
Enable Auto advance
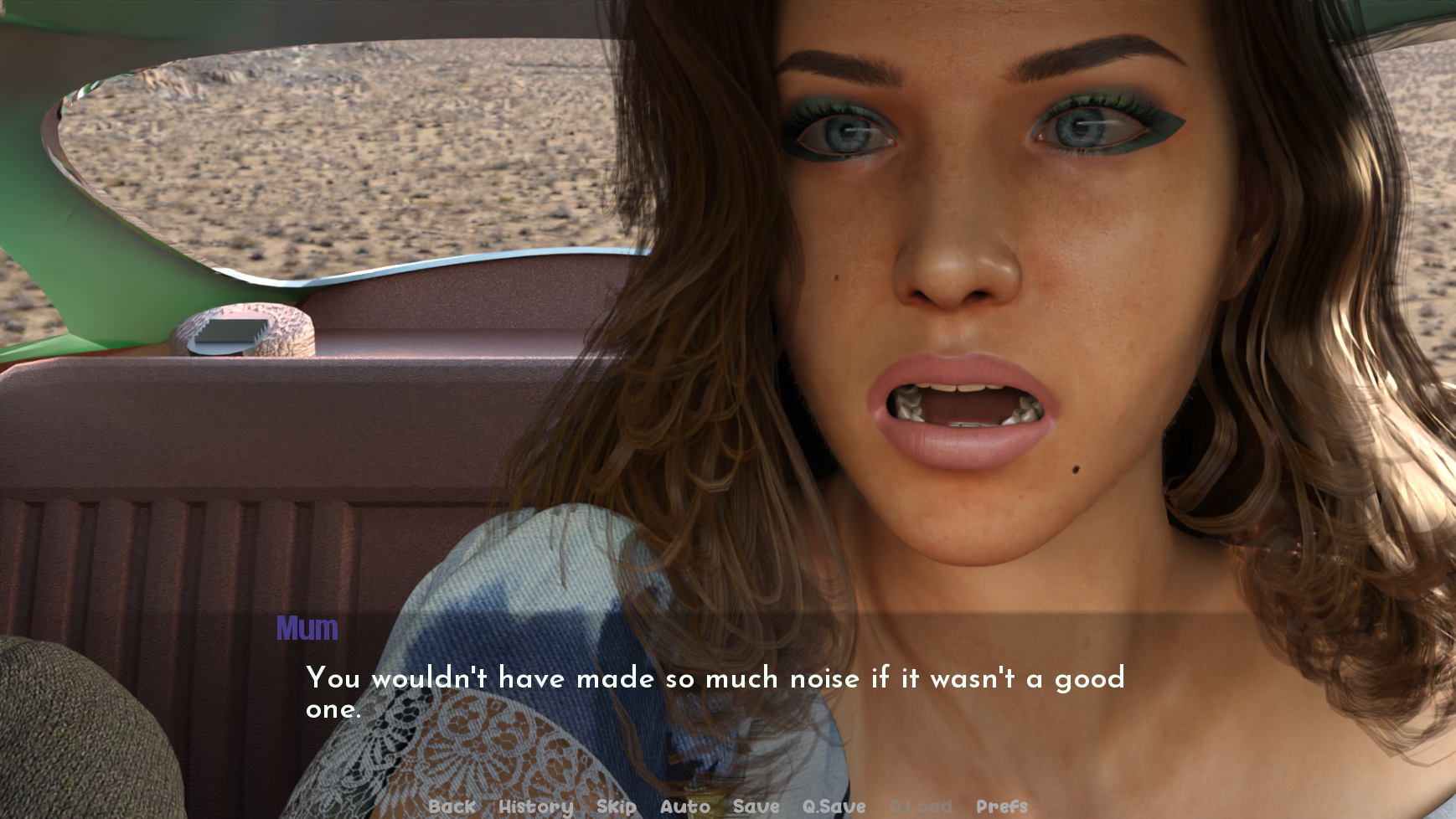point(684,806)
